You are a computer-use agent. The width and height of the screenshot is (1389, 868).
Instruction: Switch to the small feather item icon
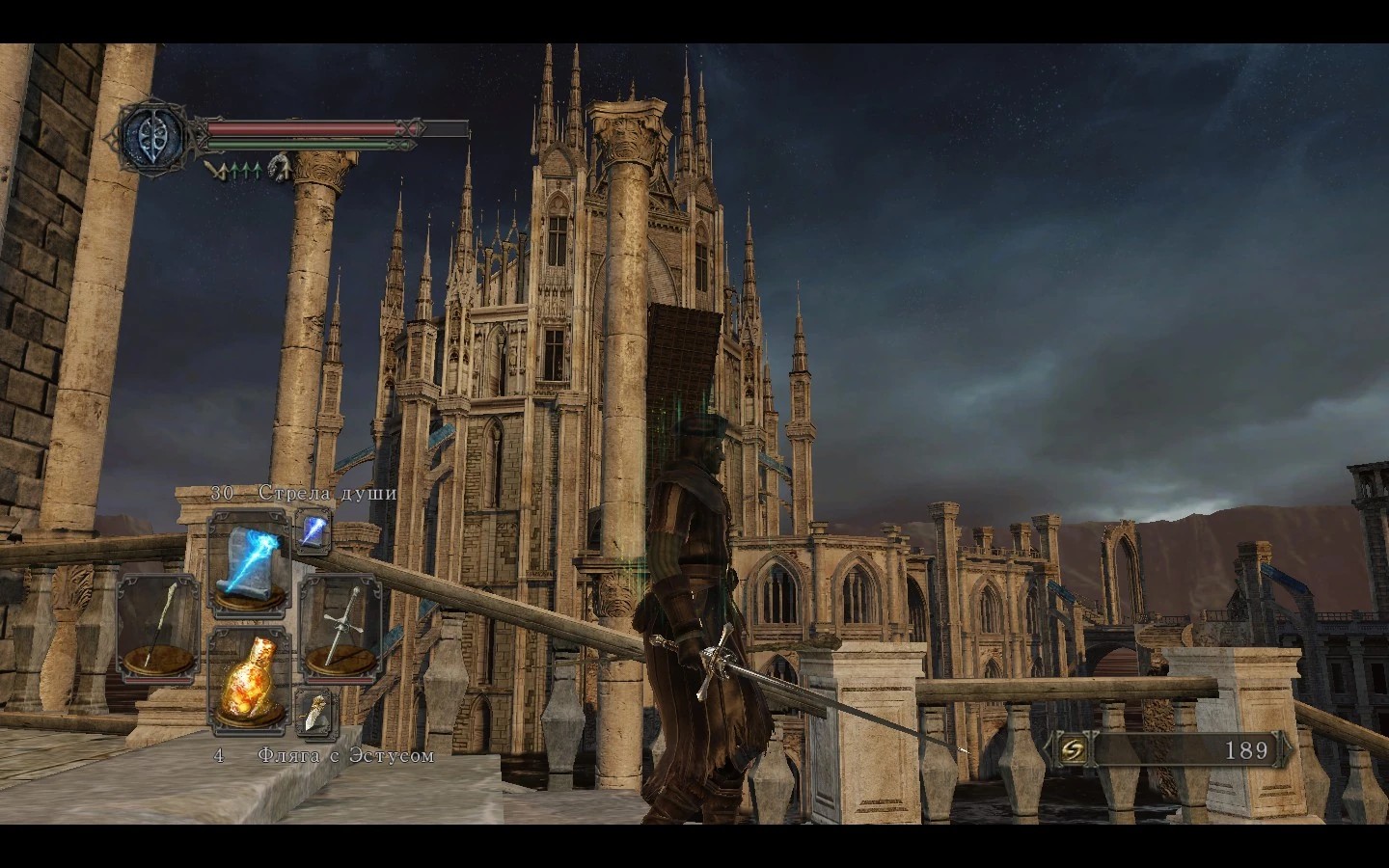(314, 711)
